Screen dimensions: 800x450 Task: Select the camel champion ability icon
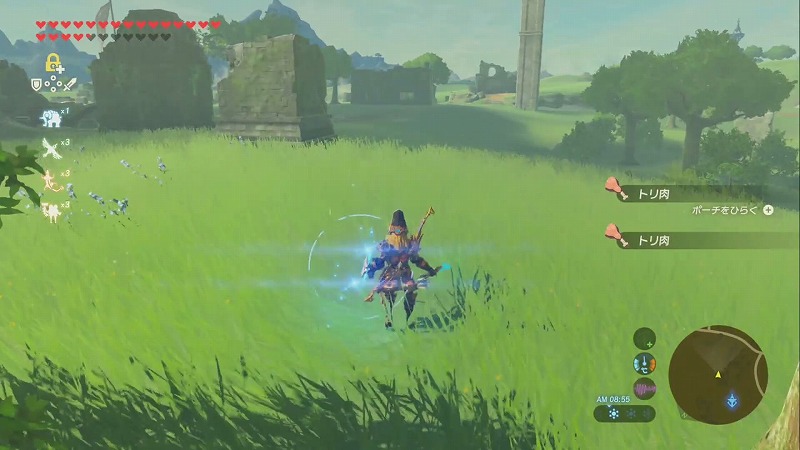(50, 210)
